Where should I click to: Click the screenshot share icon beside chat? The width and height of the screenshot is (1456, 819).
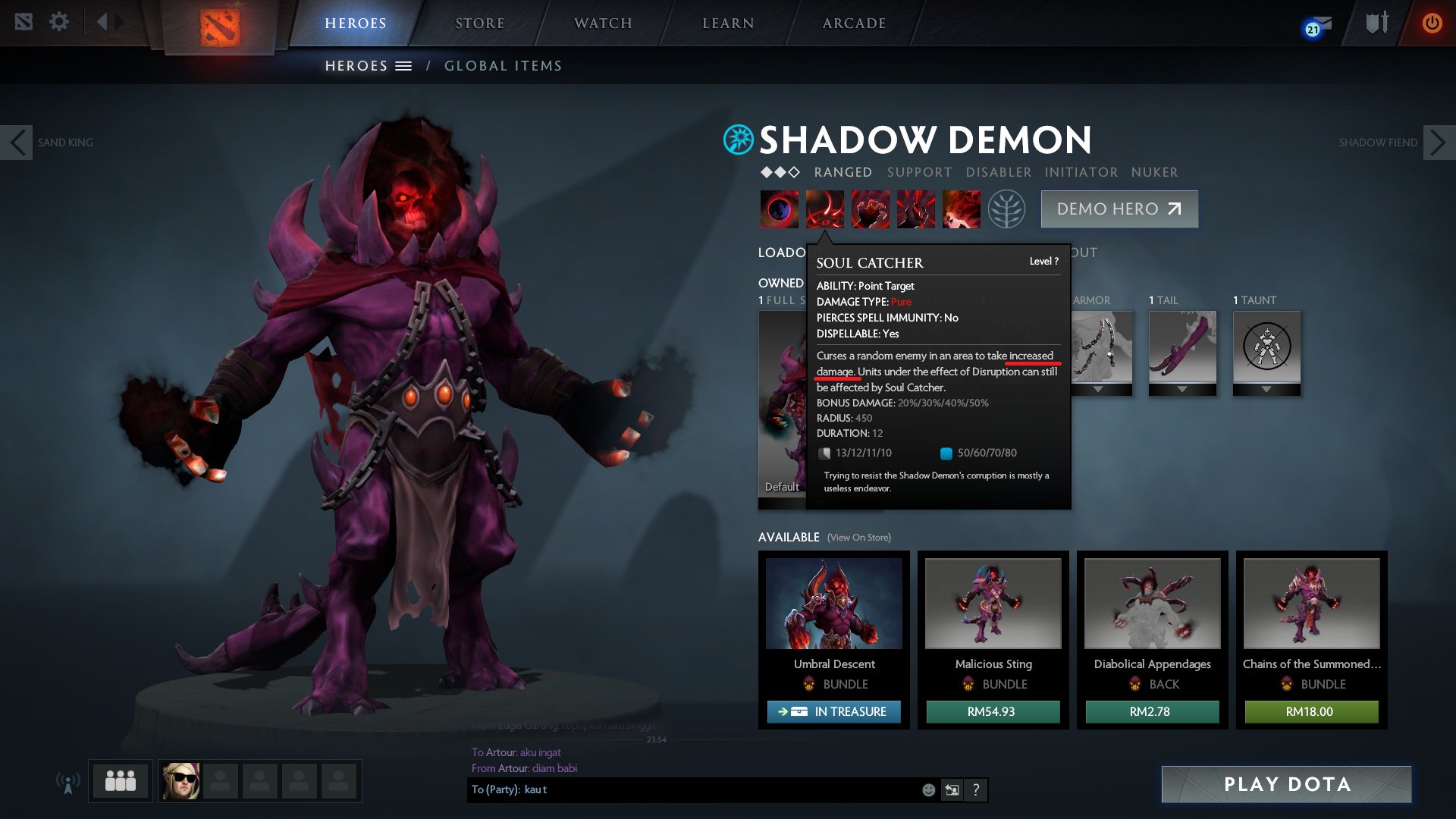[x=952, y=790]
